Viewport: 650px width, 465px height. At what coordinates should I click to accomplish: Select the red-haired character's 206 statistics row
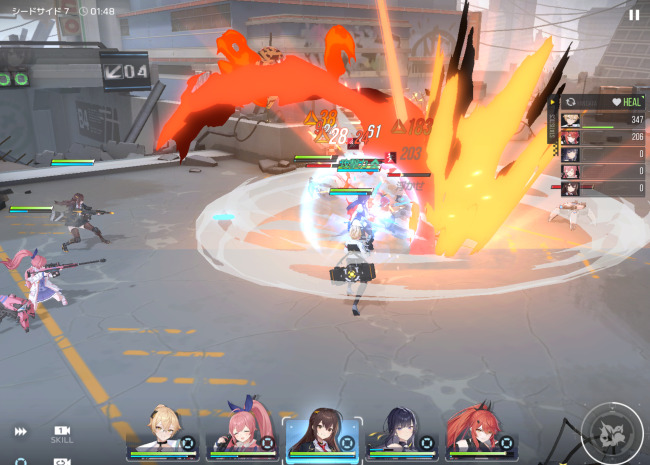(604, 137)
